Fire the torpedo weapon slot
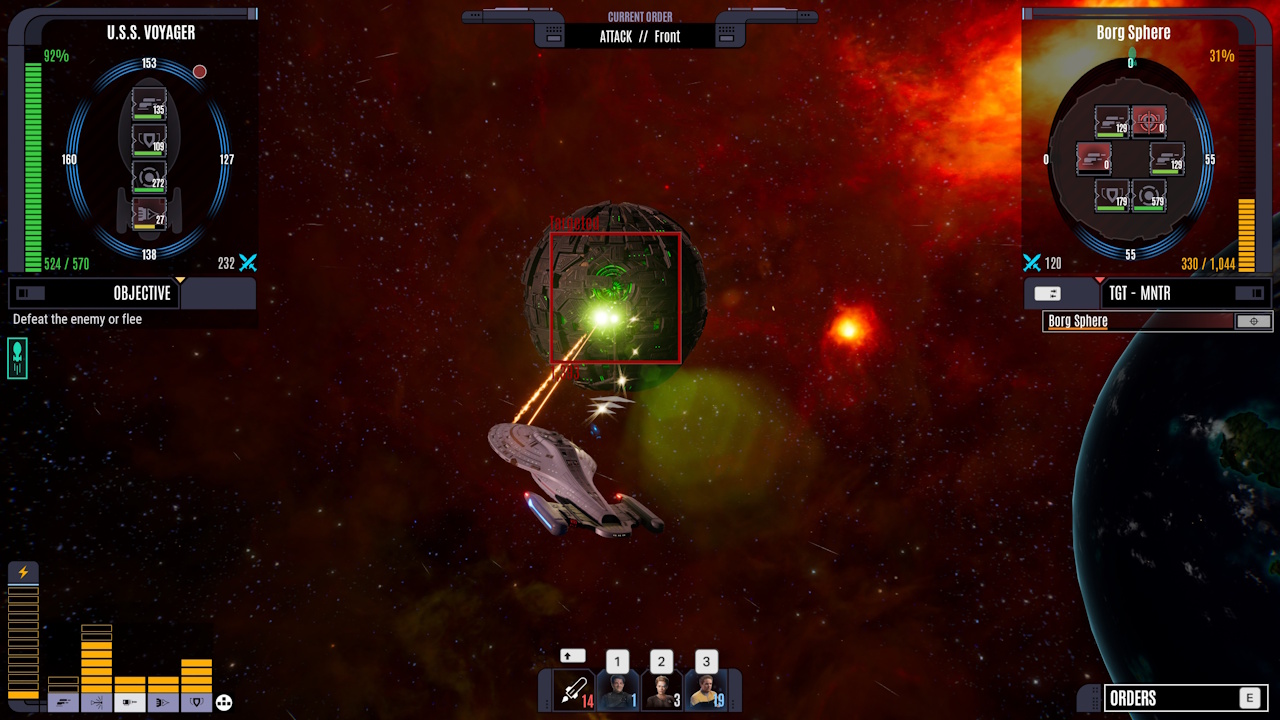This screenshot has width=1280, height=720. (x=574, y=690)
